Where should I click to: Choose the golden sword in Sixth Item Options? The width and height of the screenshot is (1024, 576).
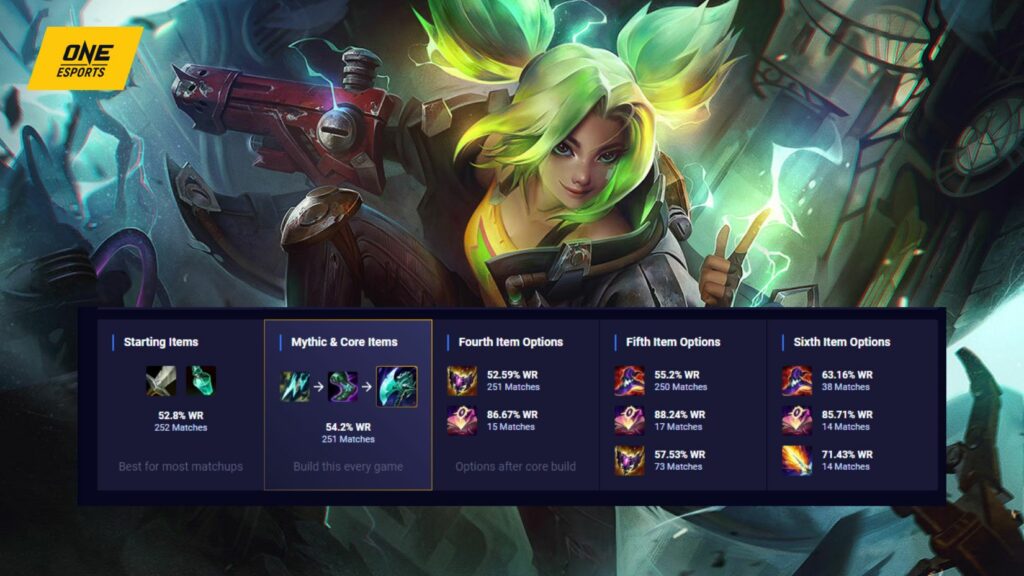pyautogui.click(x=797, y=460)
